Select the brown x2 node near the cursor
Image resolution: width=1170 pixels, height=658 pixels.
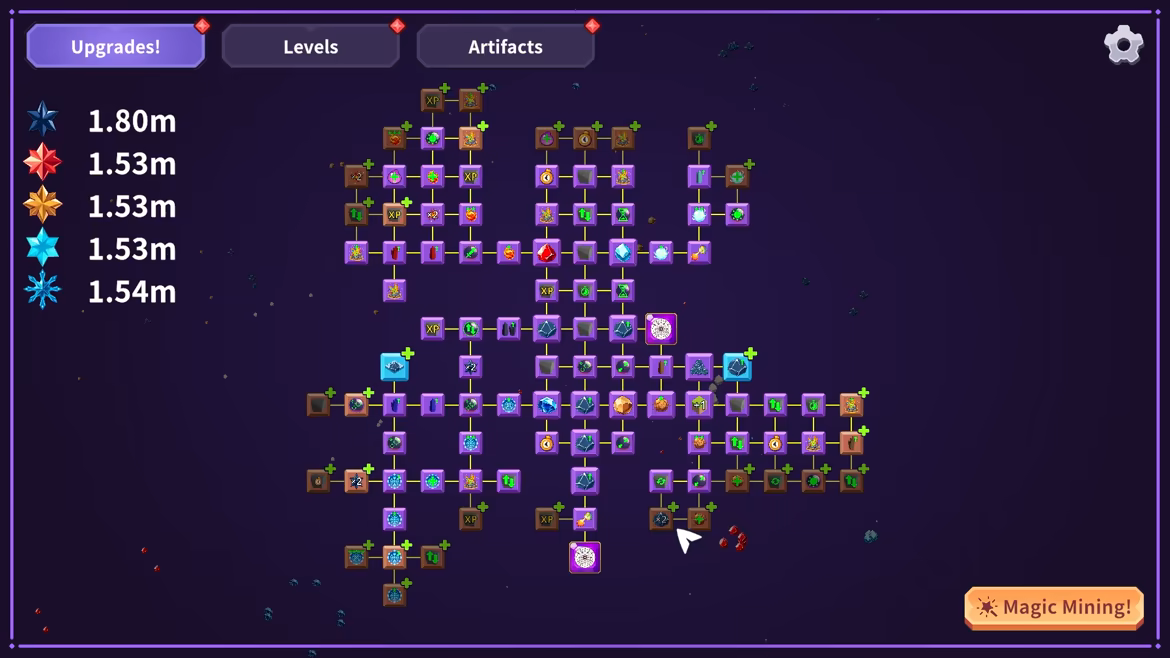coord(661,519)
